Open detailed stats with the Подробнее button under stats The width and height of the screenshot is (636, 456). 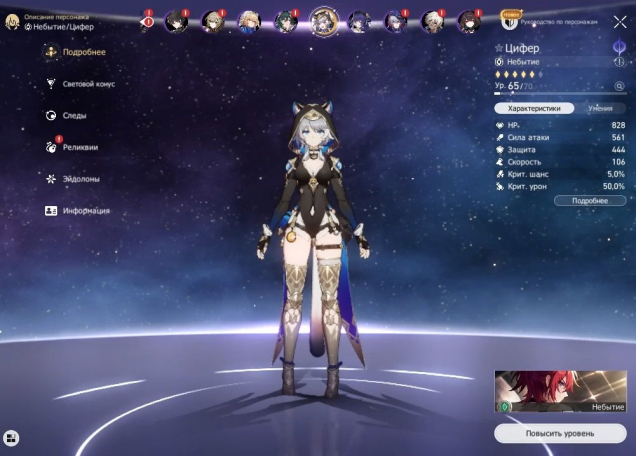(590, 201)
